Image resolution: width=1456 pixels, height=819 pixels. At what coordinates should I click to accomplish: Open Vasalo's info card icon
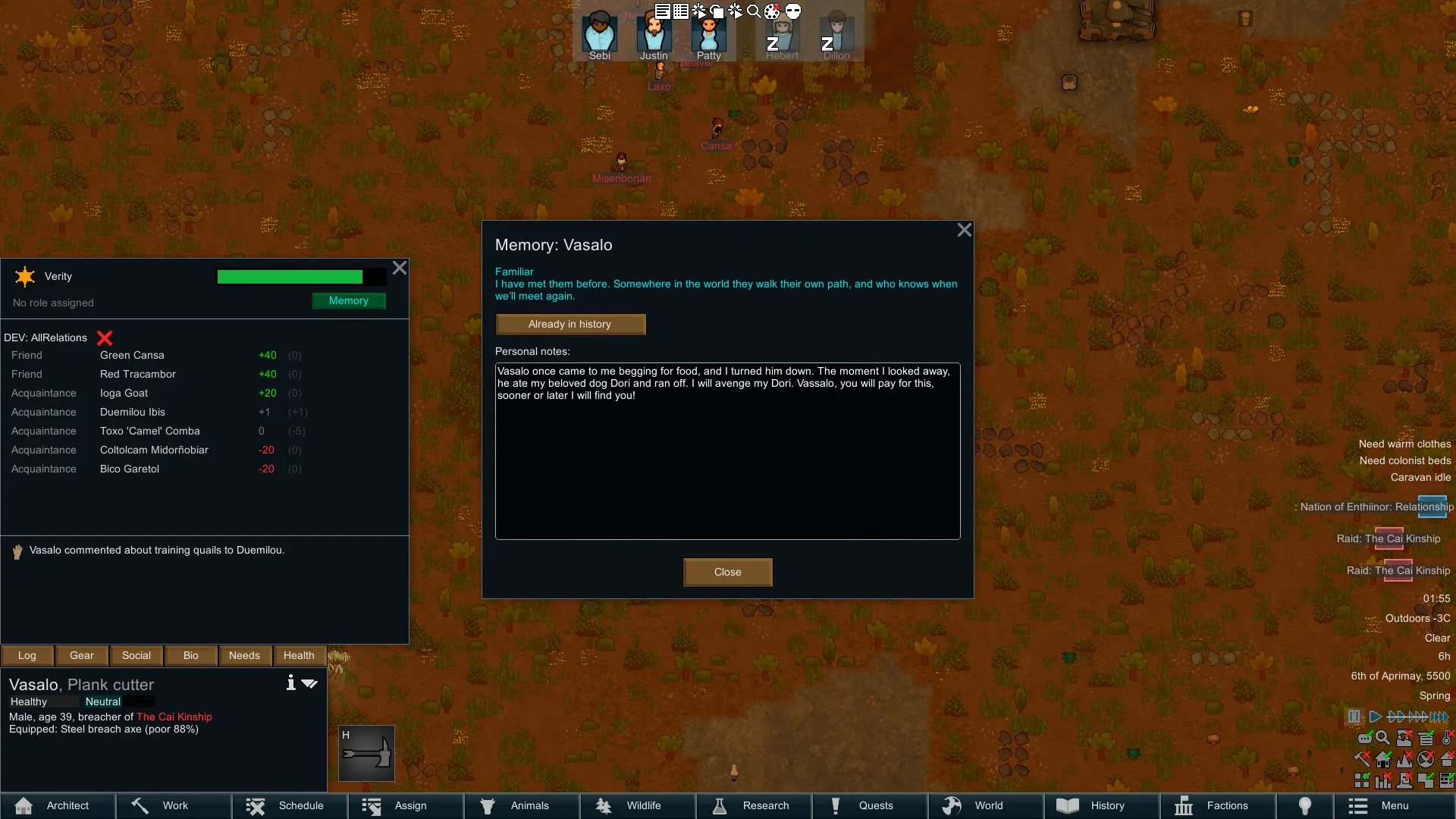click(290, 682)
